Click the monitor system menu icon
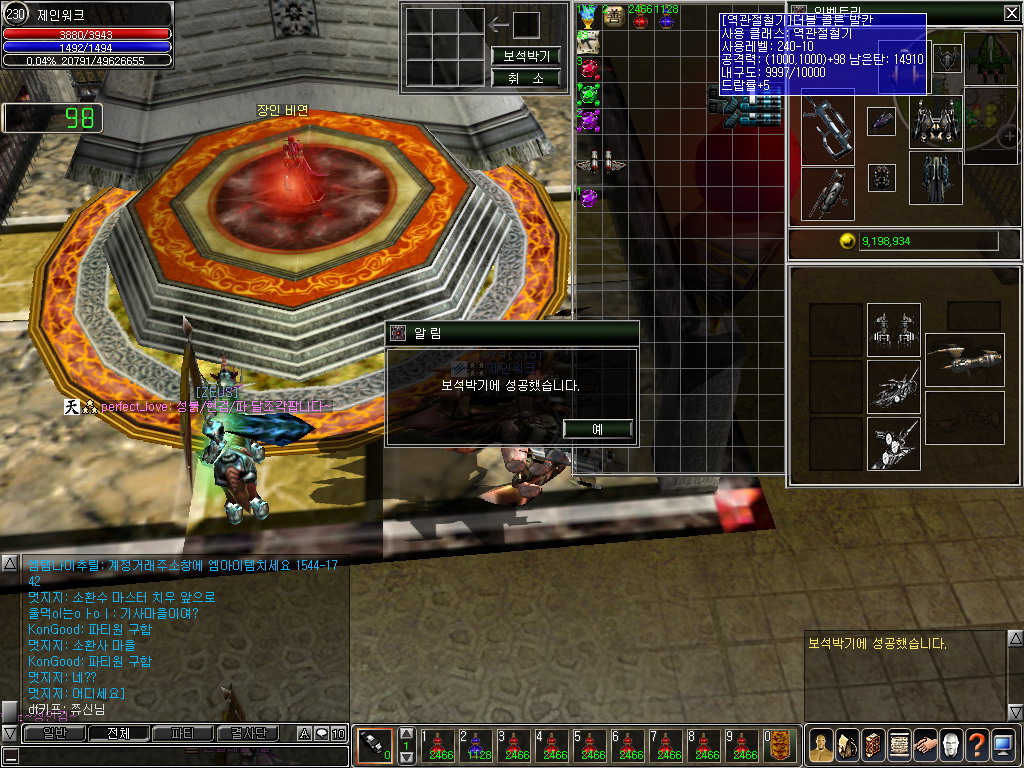 pyautogui.click(x=1003, y=744)
